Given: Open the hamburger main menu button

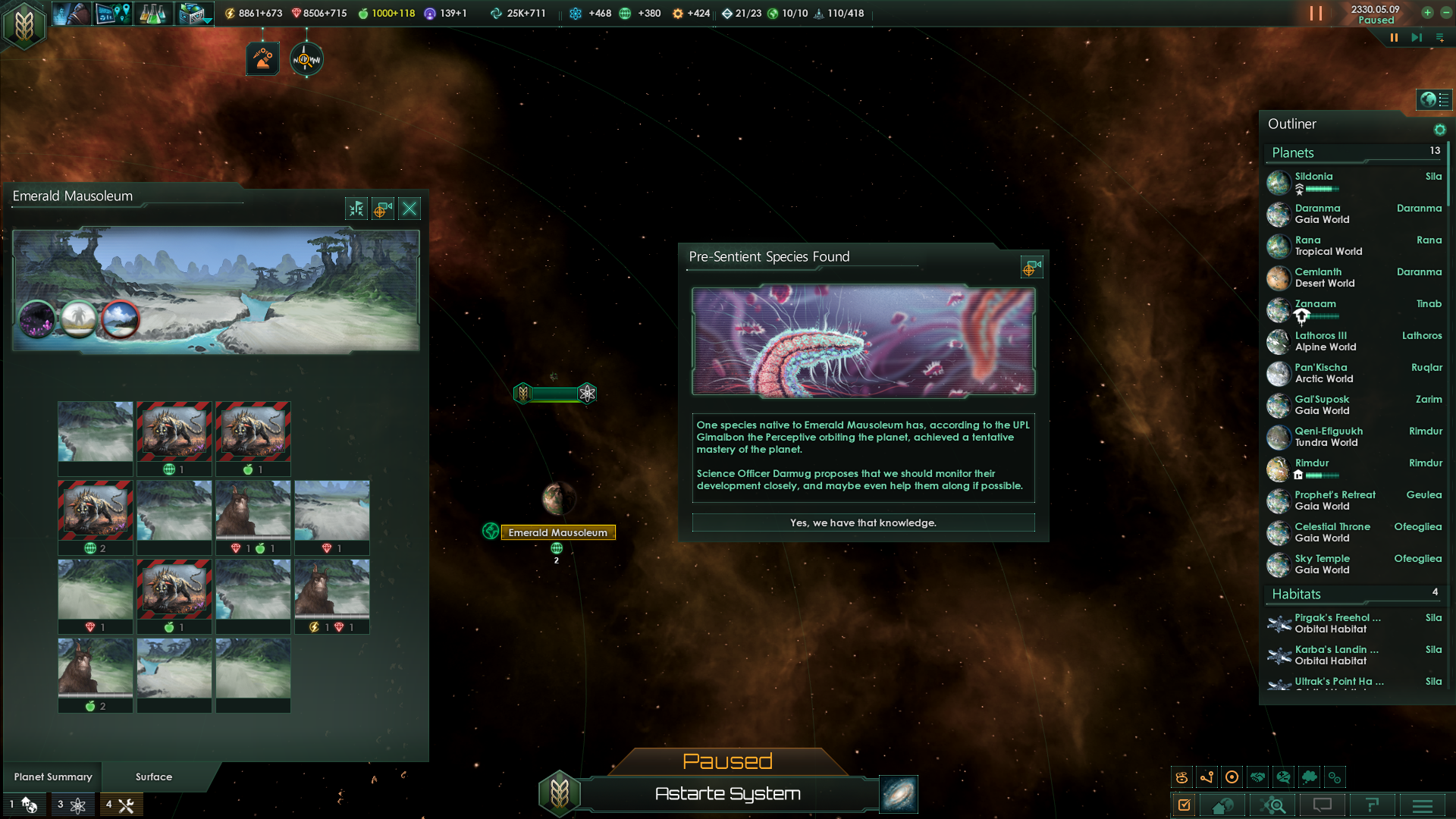Looking at the screenshot, I should pyautogui.click(x=1423, y=805).
